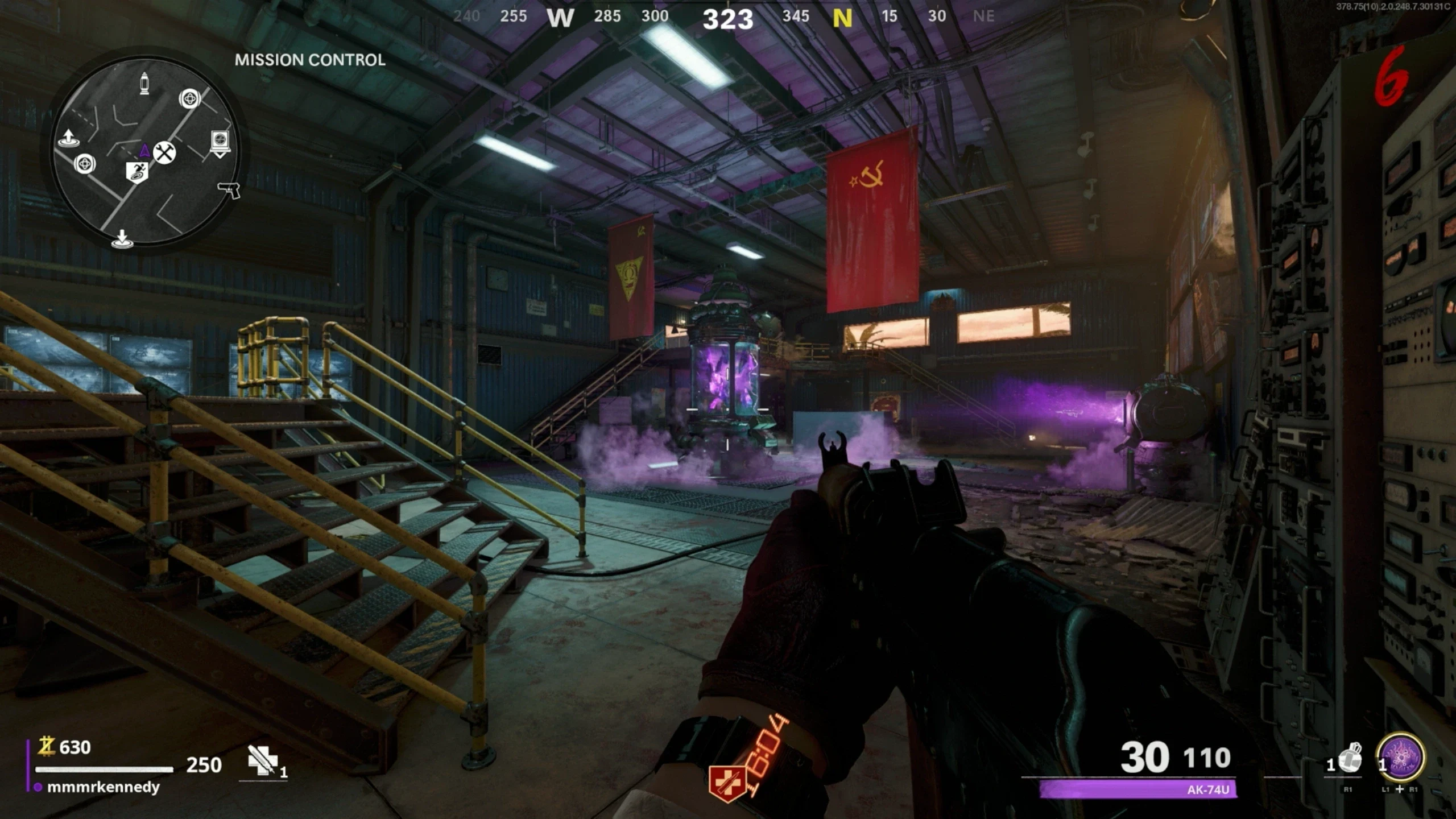Viewport: 1456px width, 819px height.
Task: Click the mmmrkennedy player name
Action: (103, 787)
